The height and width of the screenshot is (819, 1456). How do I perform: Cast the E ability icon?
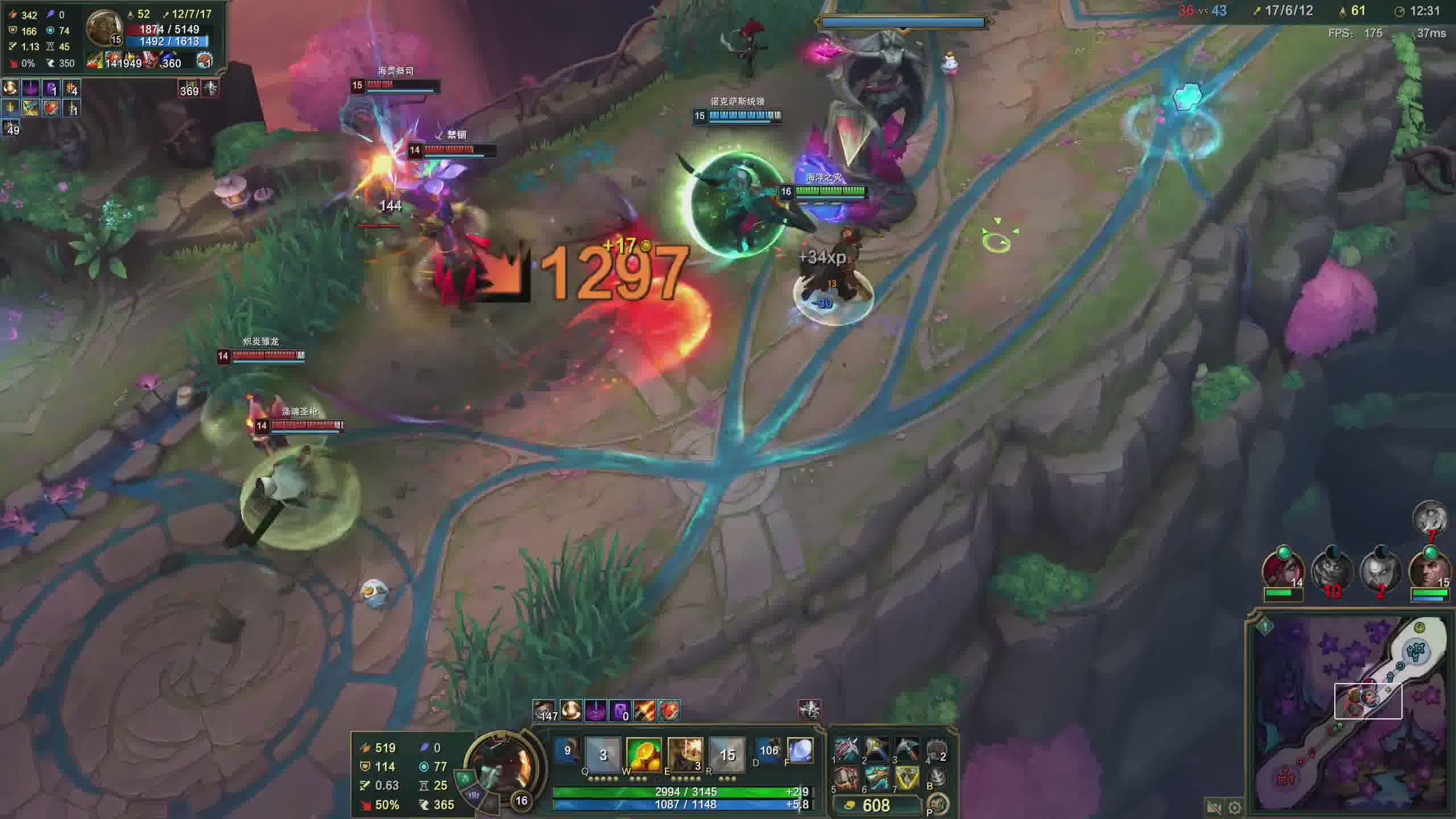[x=685, y=755]
